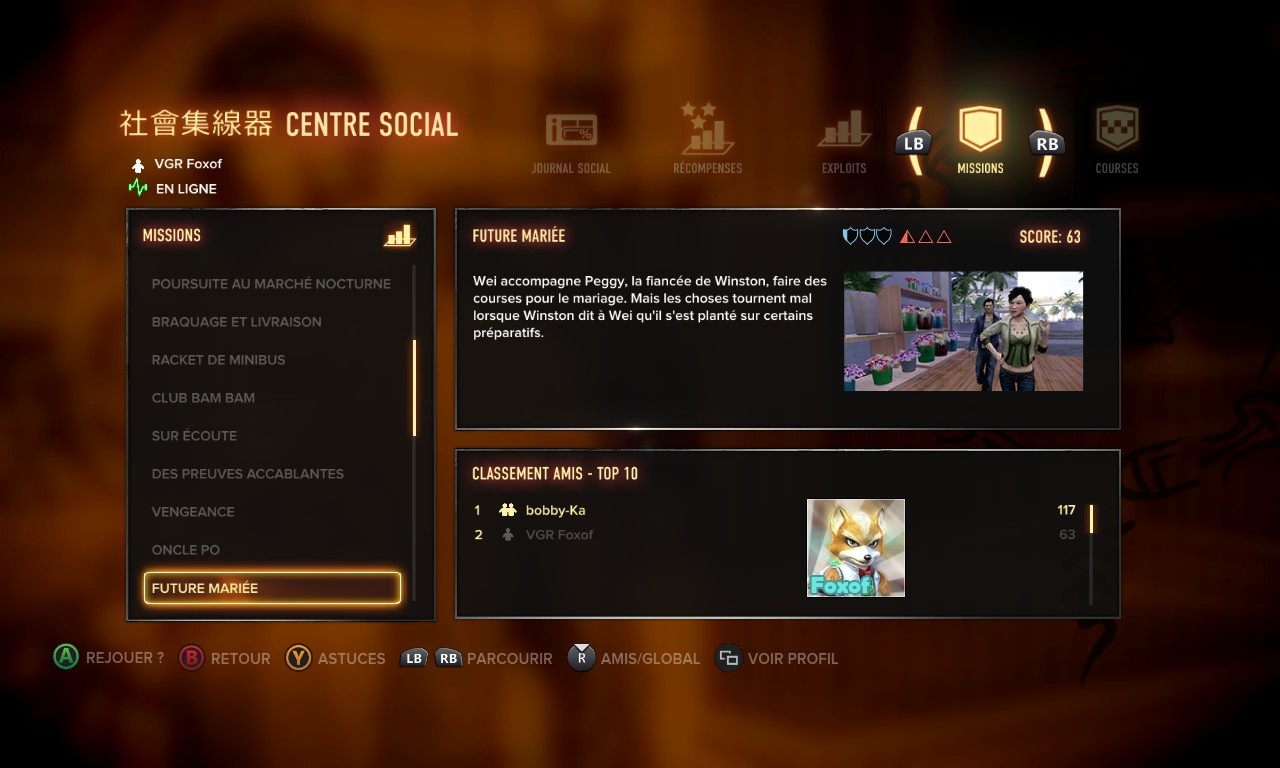The image size is (1280, 768).
Task: Choose the Sur Écoute mission
Action: tap(194, 436)
